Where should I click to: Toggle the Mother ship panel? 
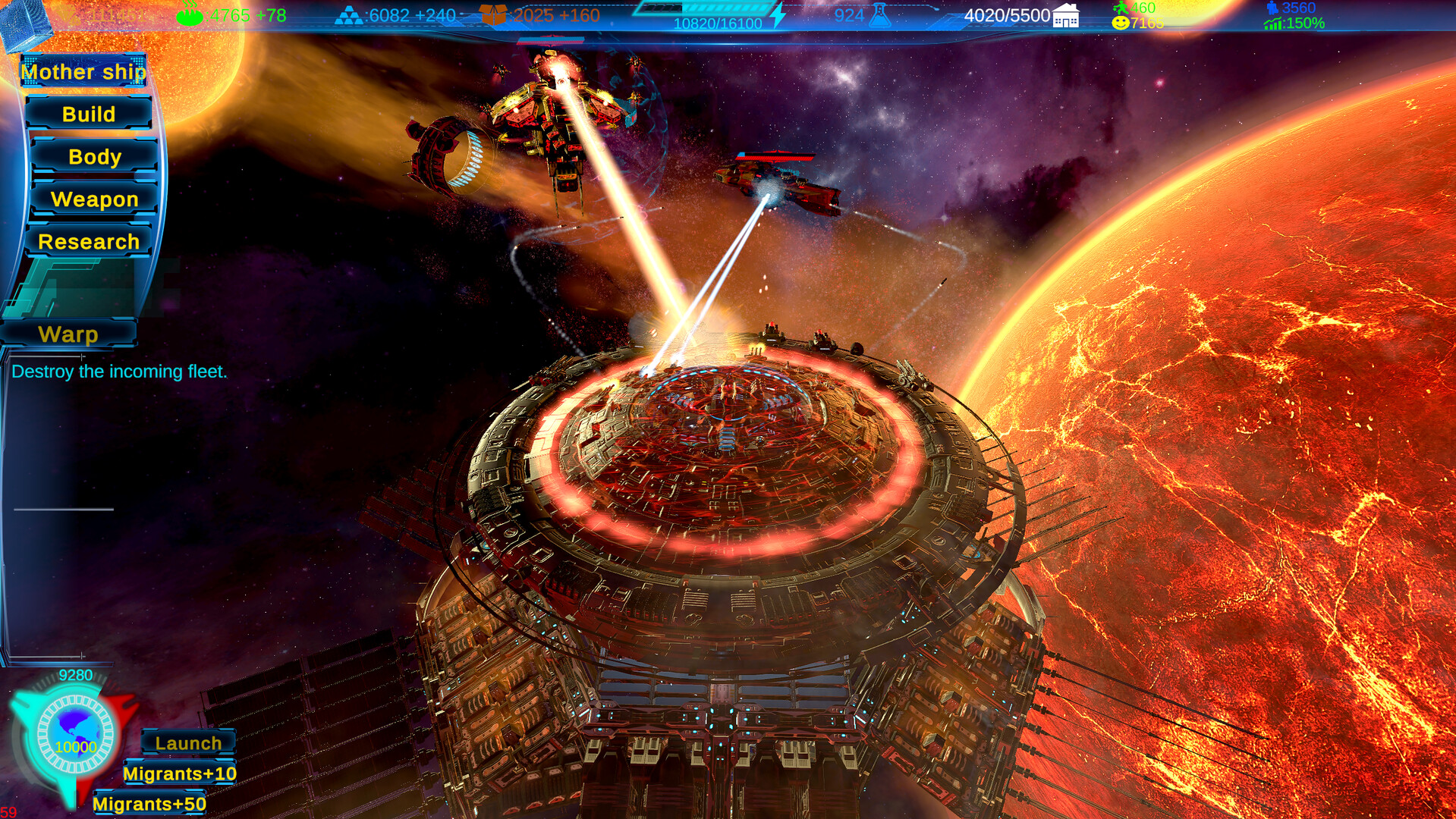(x=83, y=71)
